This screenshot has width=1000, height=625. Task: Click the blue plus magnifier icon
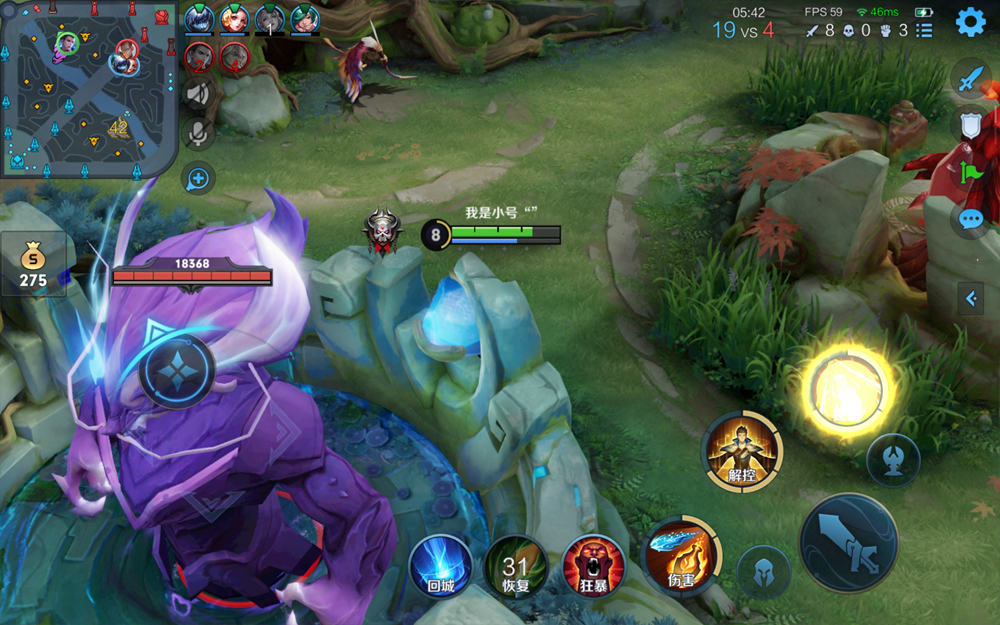point(198,179)
